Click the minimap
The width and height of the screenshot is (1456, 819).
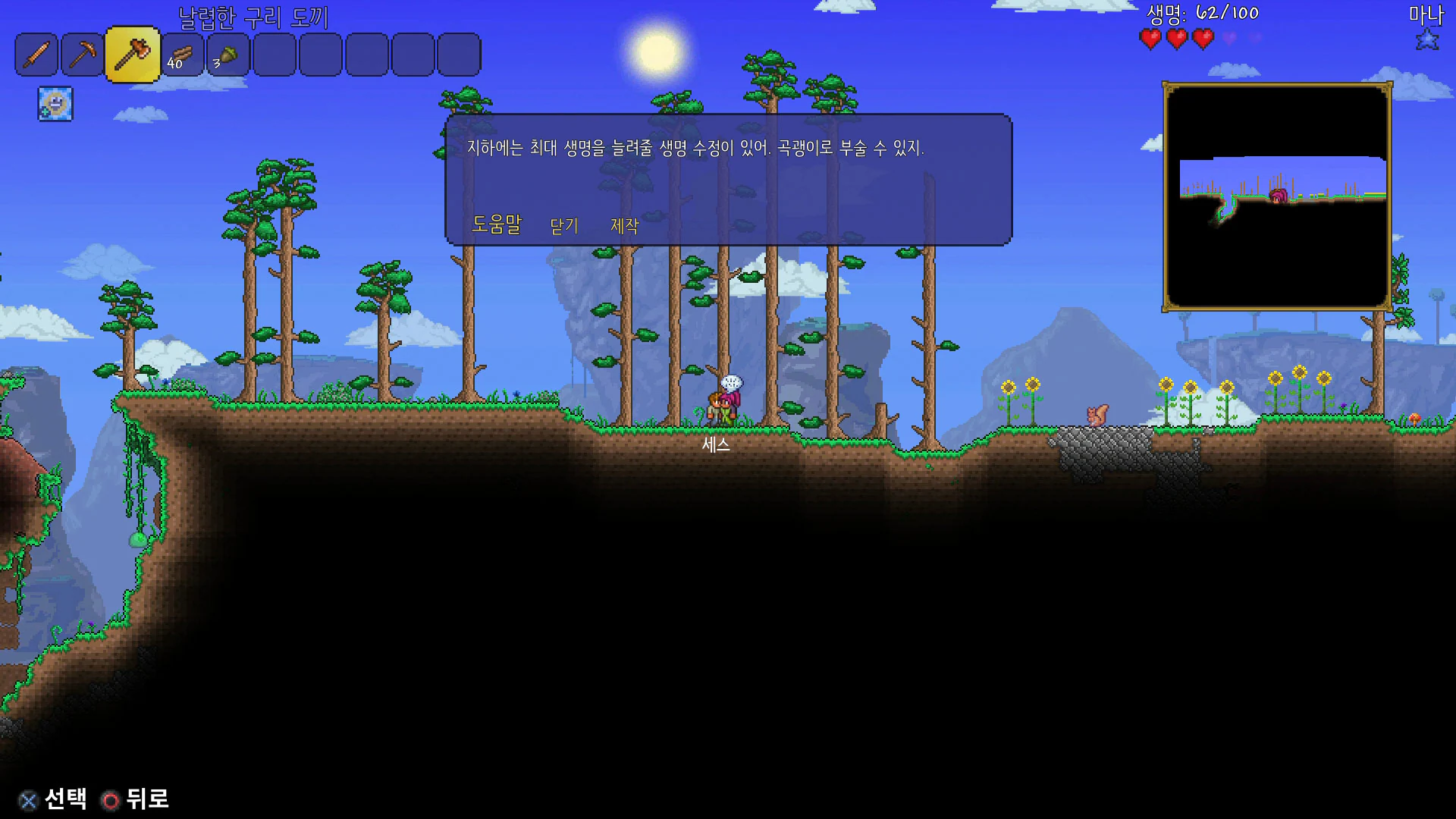coord(1277,197)
